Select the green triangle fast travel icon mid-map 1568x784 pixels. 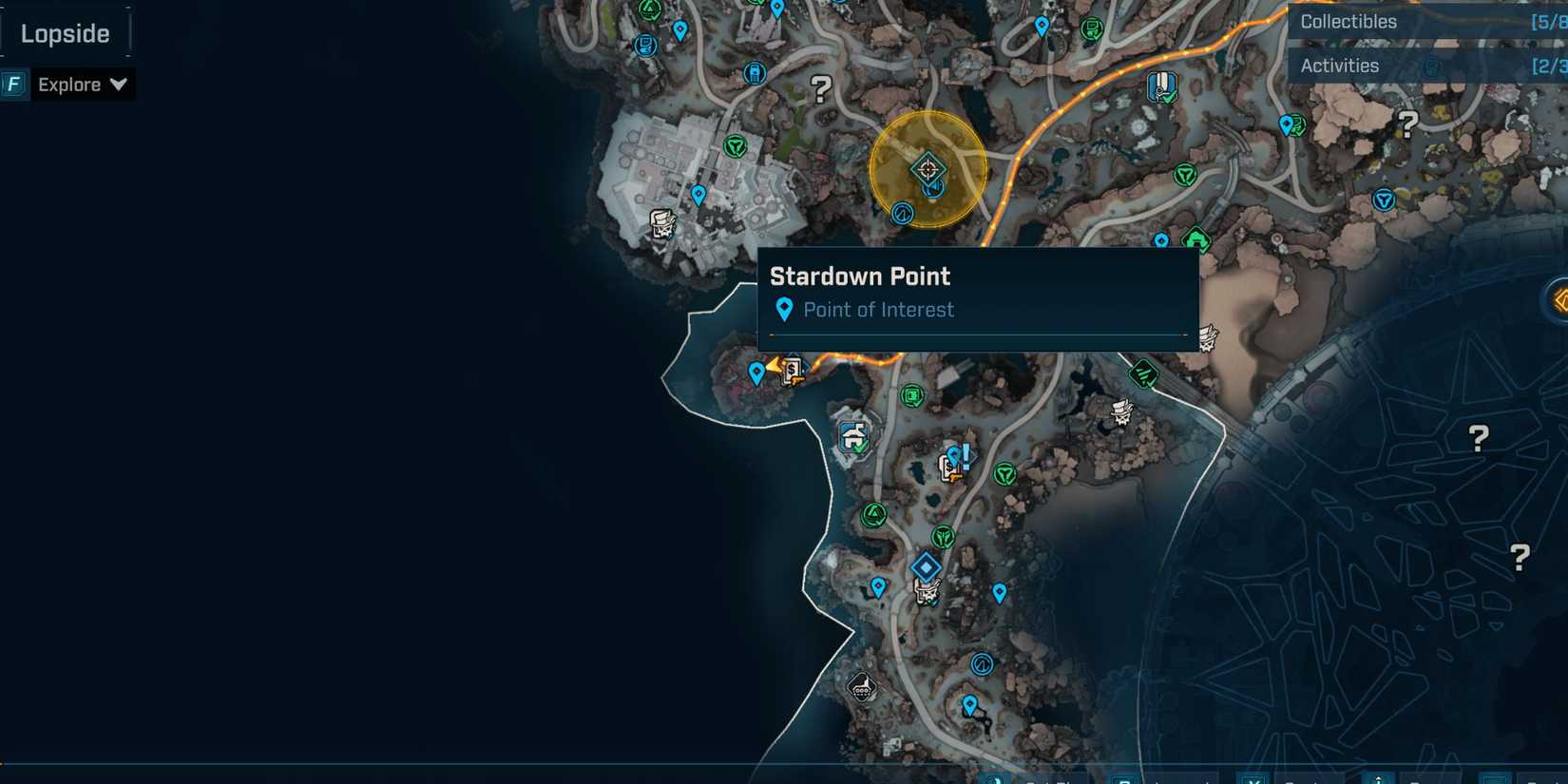point(876,513)
